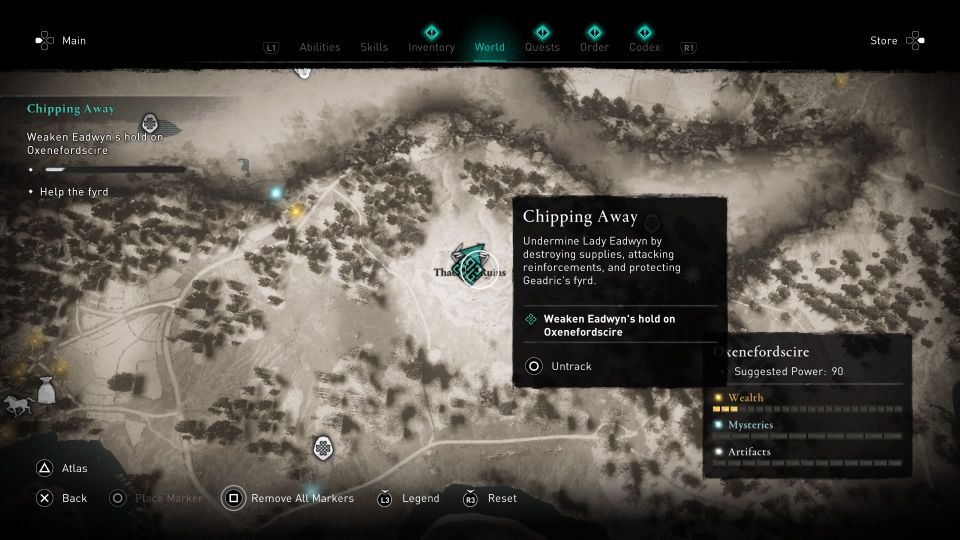Click the horse stable map icon
960x540 pixels.
[x=18, y=405]
